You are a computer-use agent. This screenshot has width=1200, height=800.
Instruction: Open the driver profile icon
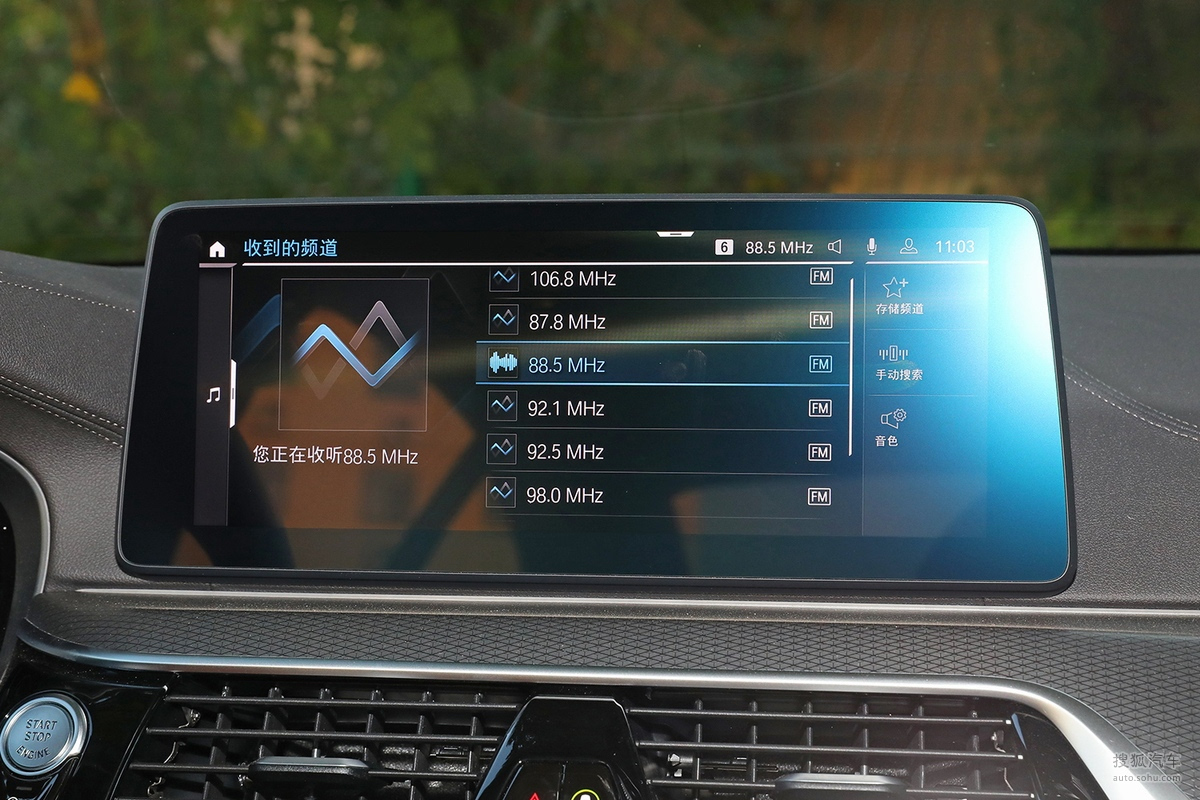(x=908, y=247)
